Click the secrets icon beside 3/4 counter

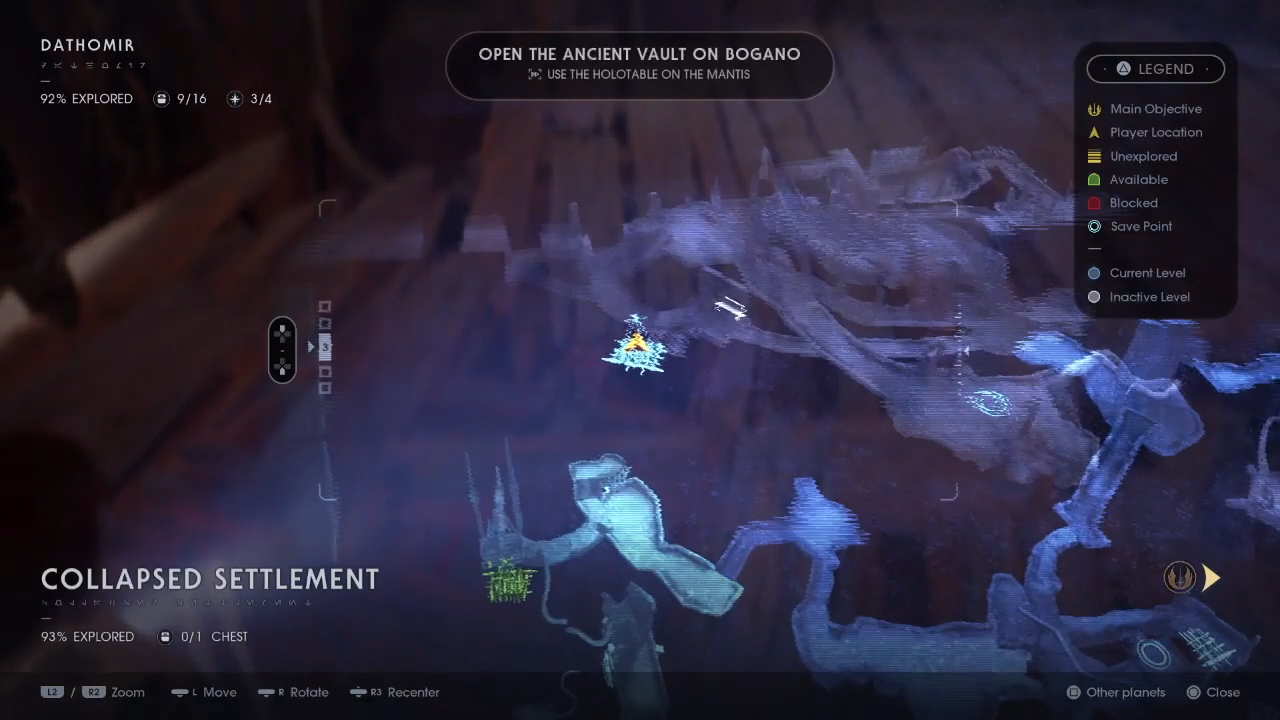[x=235, y=99]
